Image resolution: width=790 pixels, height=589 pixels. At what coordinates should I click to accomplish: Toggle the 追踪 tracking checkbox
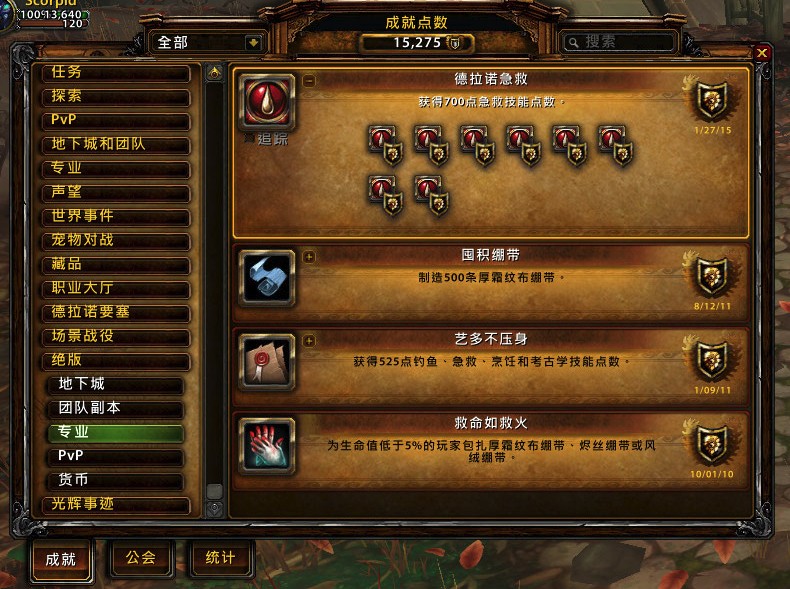point(251,140)
